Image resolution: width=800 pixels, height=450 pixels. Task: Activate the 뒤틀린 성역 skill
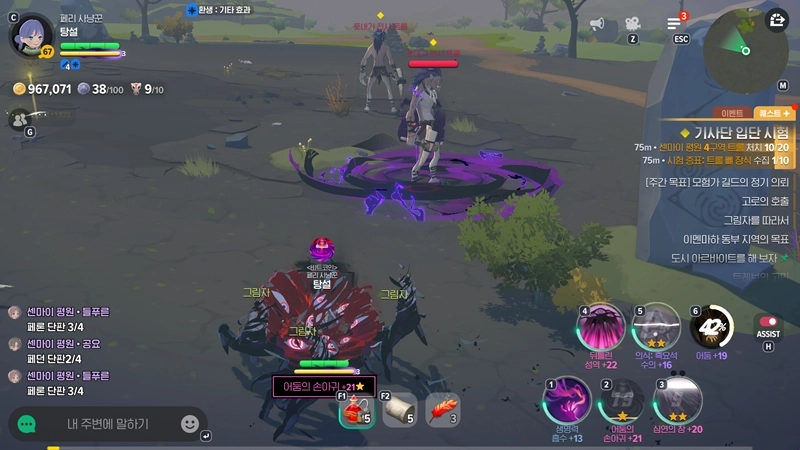click(602, 327)
